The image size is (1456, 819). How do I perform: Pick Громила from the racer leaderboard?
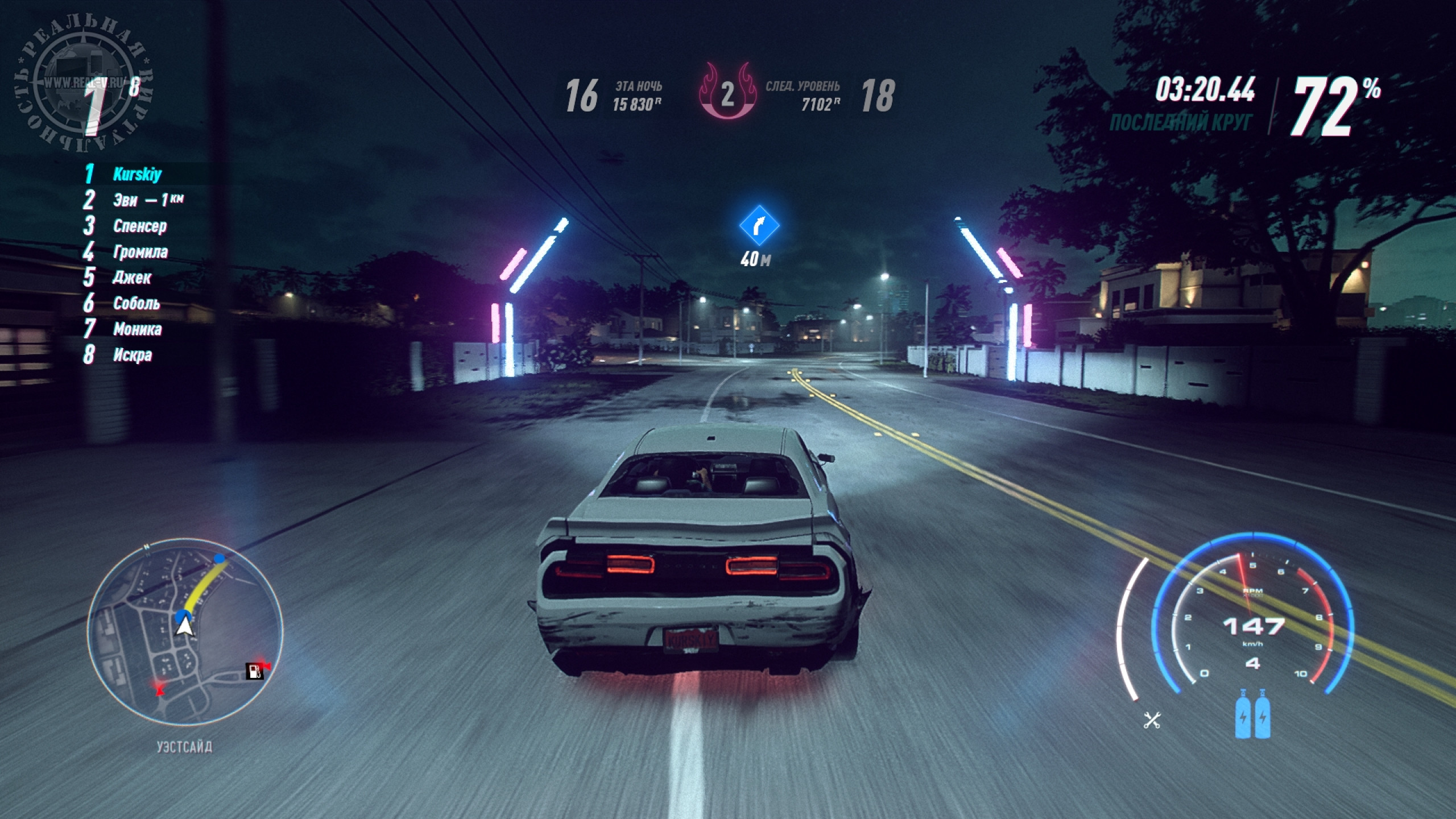tap(140, 252)
